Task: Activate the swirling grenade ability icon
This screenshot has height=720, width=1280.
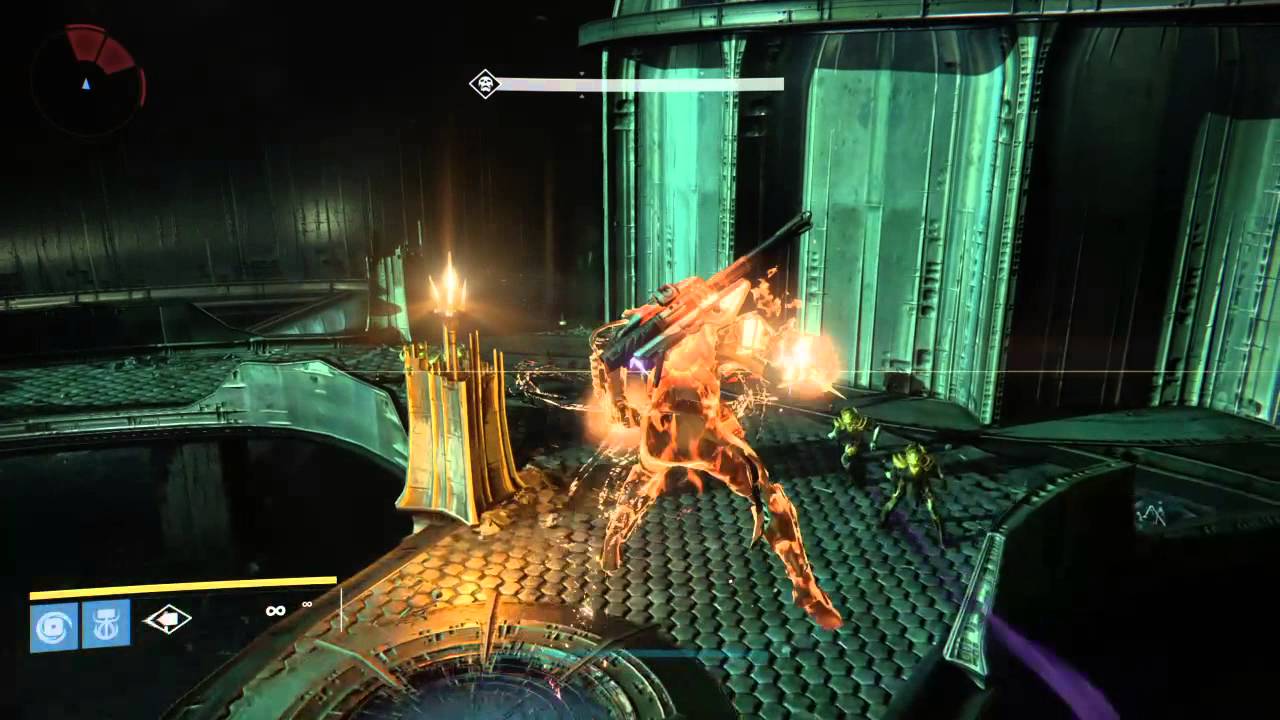Action: pos(54,625)
